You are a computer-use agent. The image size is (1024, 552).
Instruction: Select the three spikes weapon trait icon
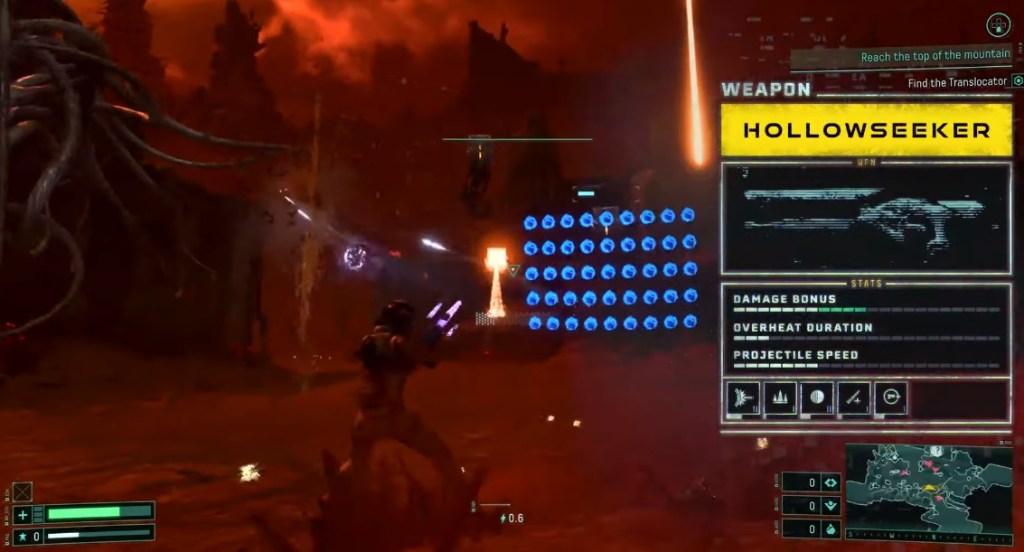coord(780,397)
